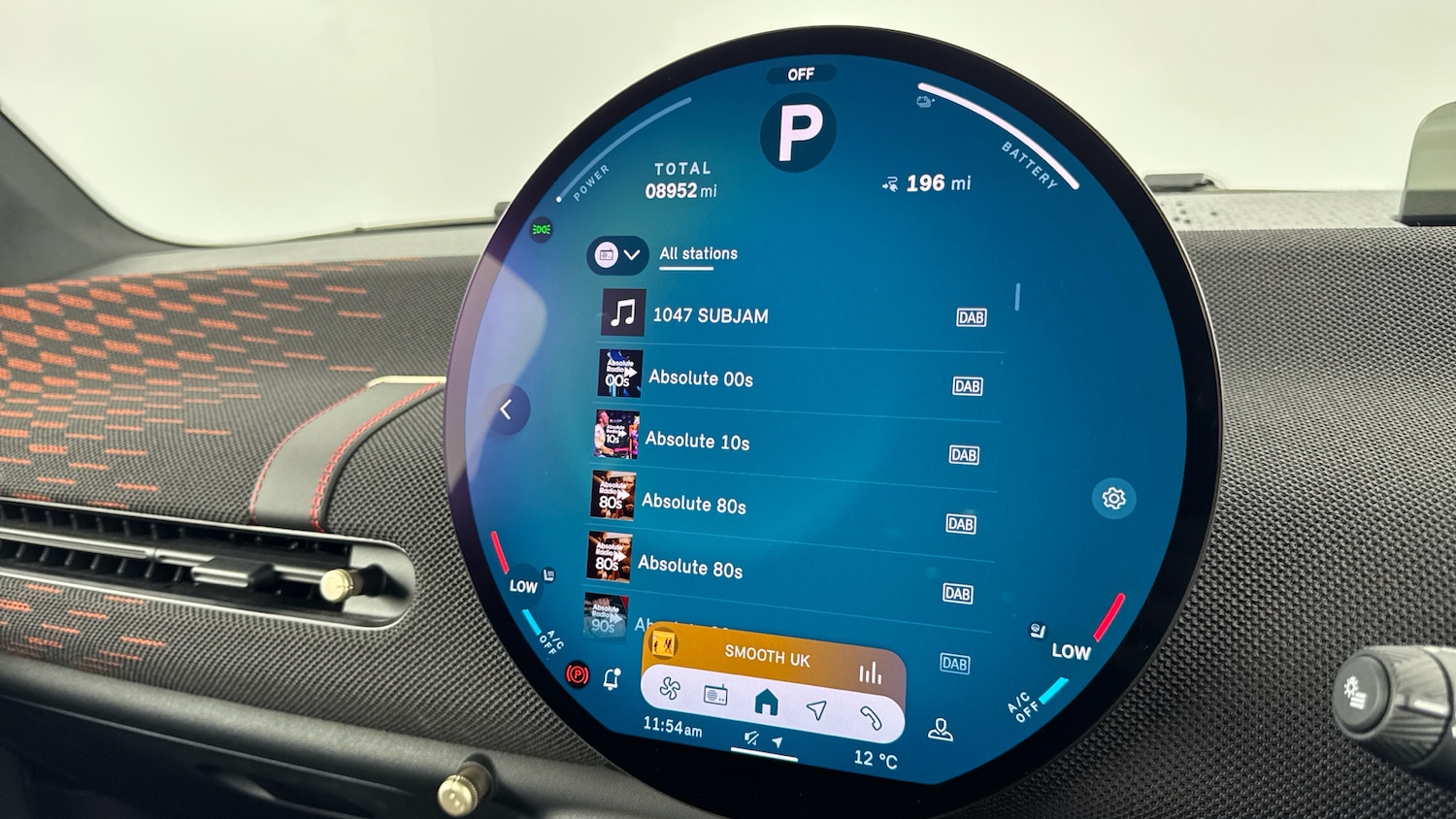Switch to the All stations tab
The width and height of the screenshot is (1456, 819).
tap(698, 254)
